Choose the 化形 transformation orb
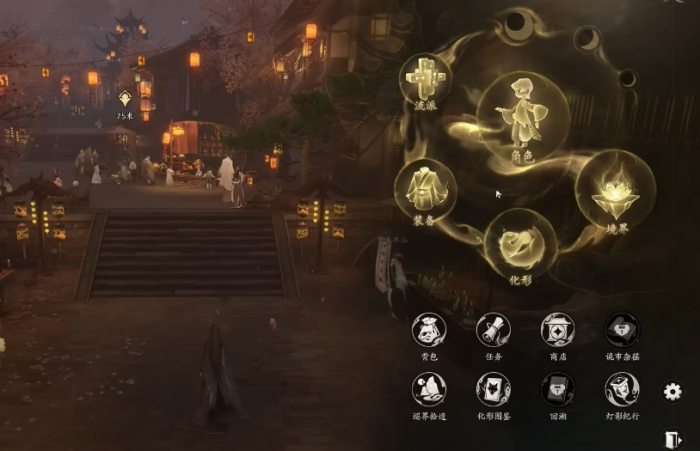Screen dimensions: 700x451 (x=520, y=243)
